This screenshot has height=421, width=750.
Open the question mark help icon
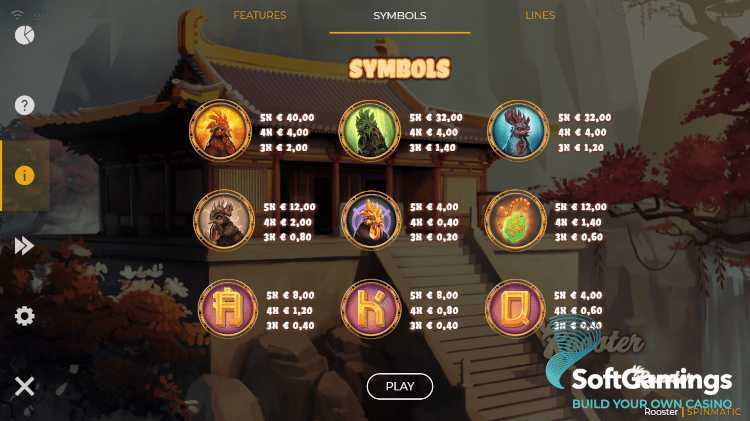click(25, 105)
